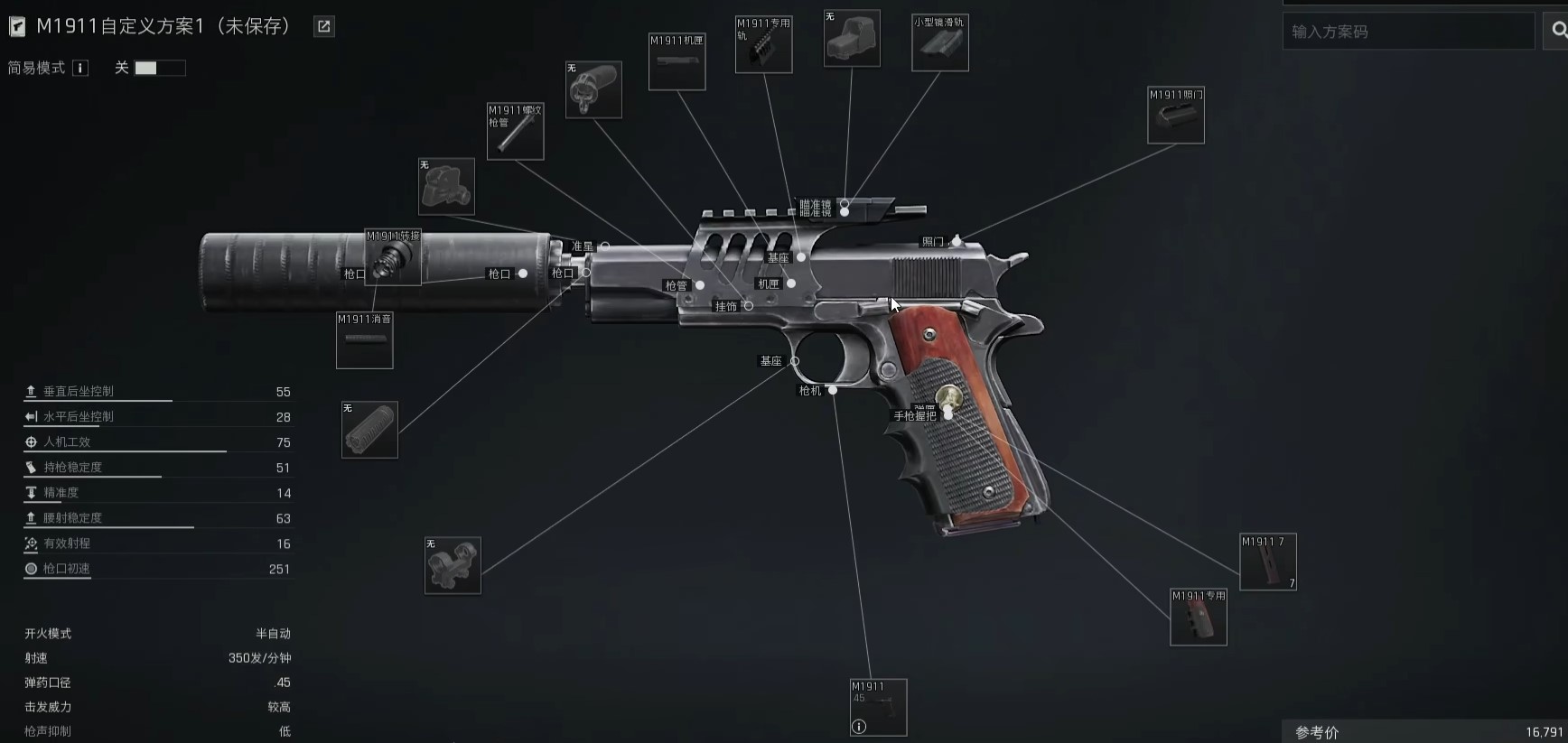Select the empty front sight slot
Image resolution: width=1568 pixels, height=743 pixels.
(x=446, y=187)
